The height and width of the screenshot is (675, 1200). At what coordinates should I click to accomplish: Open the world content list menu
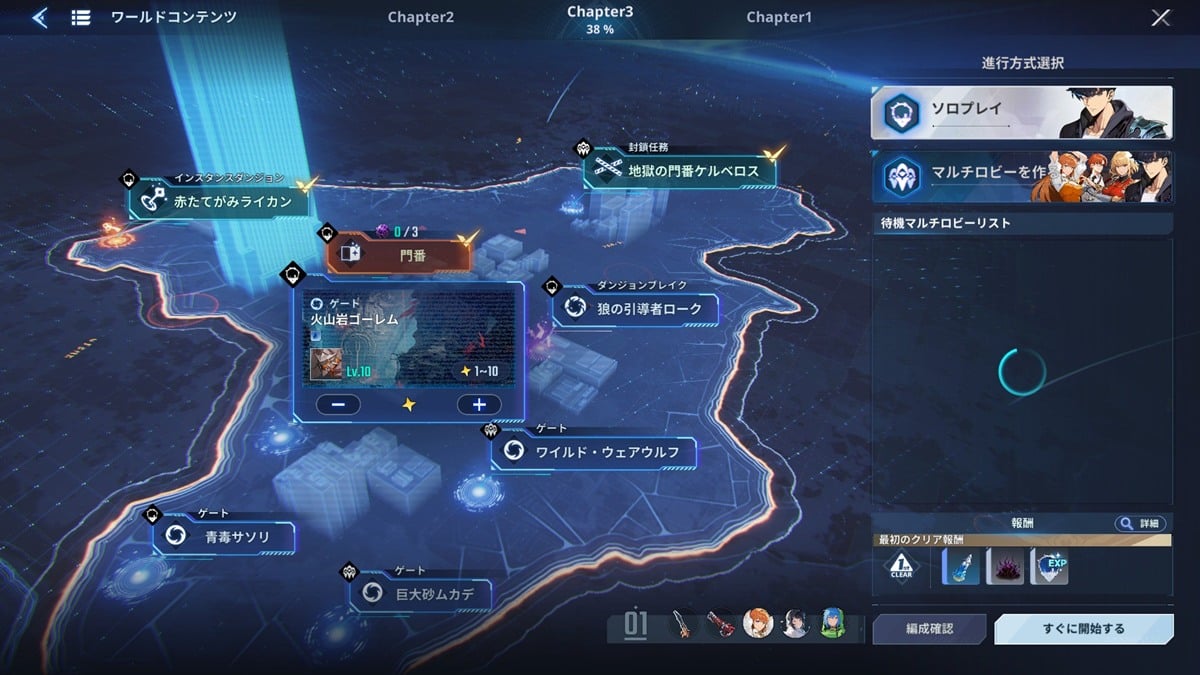click(81, 18)
